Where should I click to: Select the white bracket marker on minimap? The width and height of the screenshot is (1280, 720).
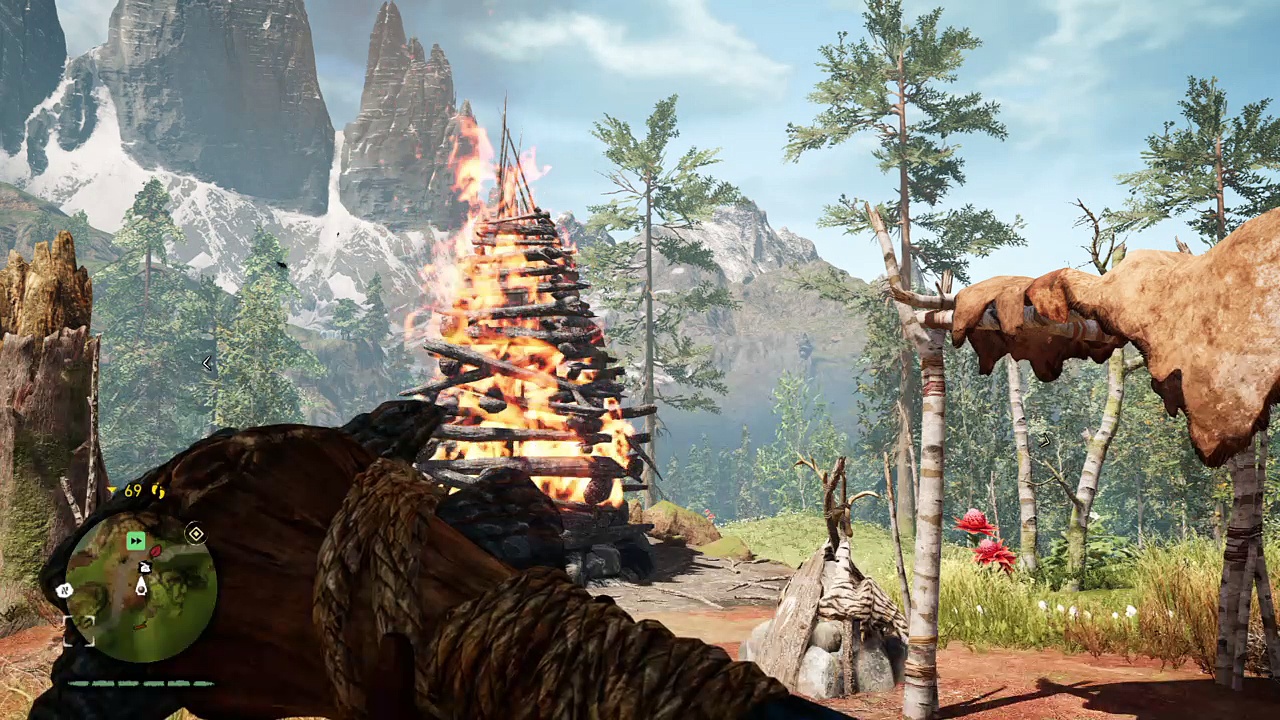[x=80, y=629]
